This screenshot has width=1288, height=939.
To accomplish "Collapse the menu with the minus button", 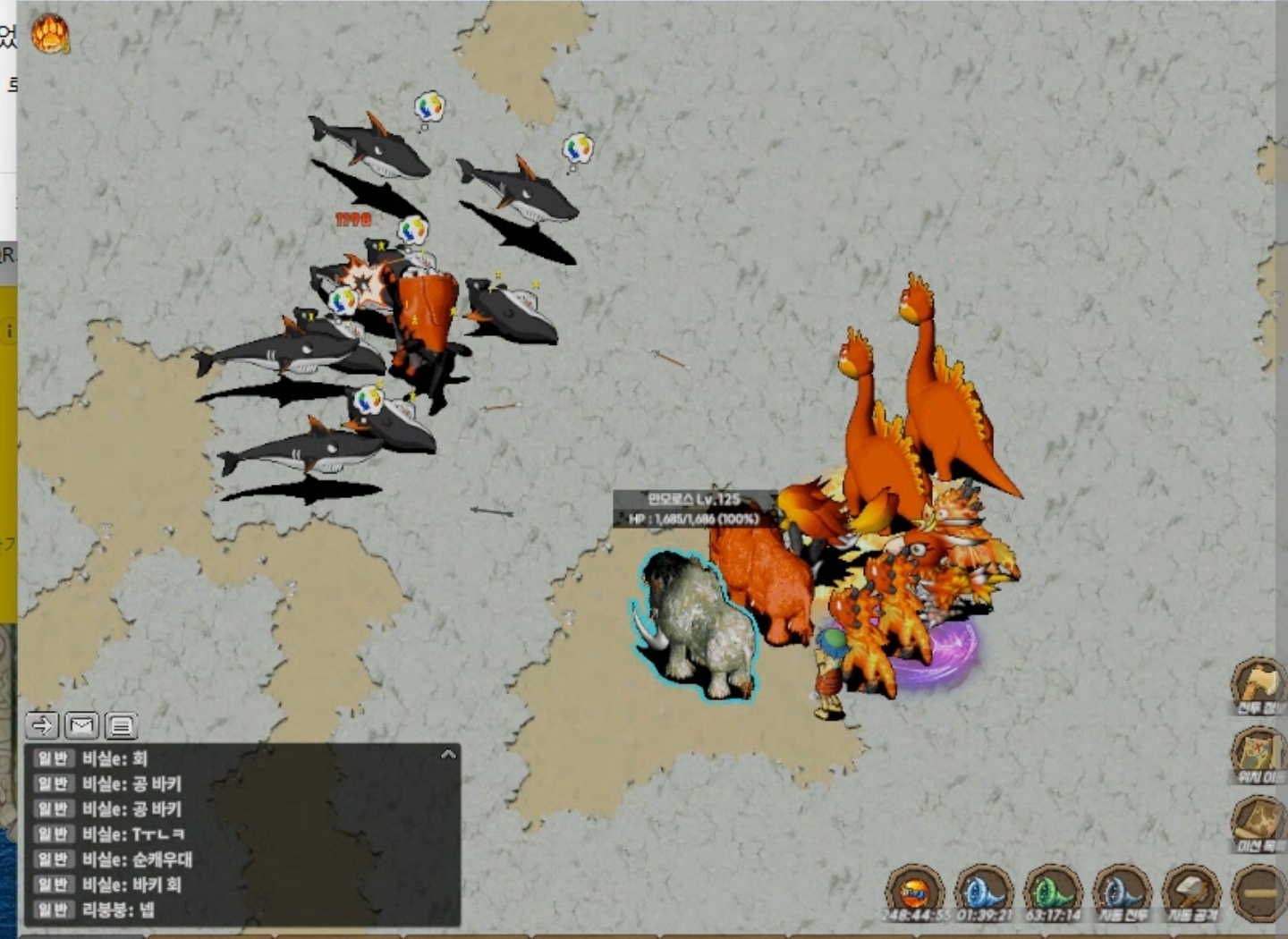I will click(x=1259, y=892).
